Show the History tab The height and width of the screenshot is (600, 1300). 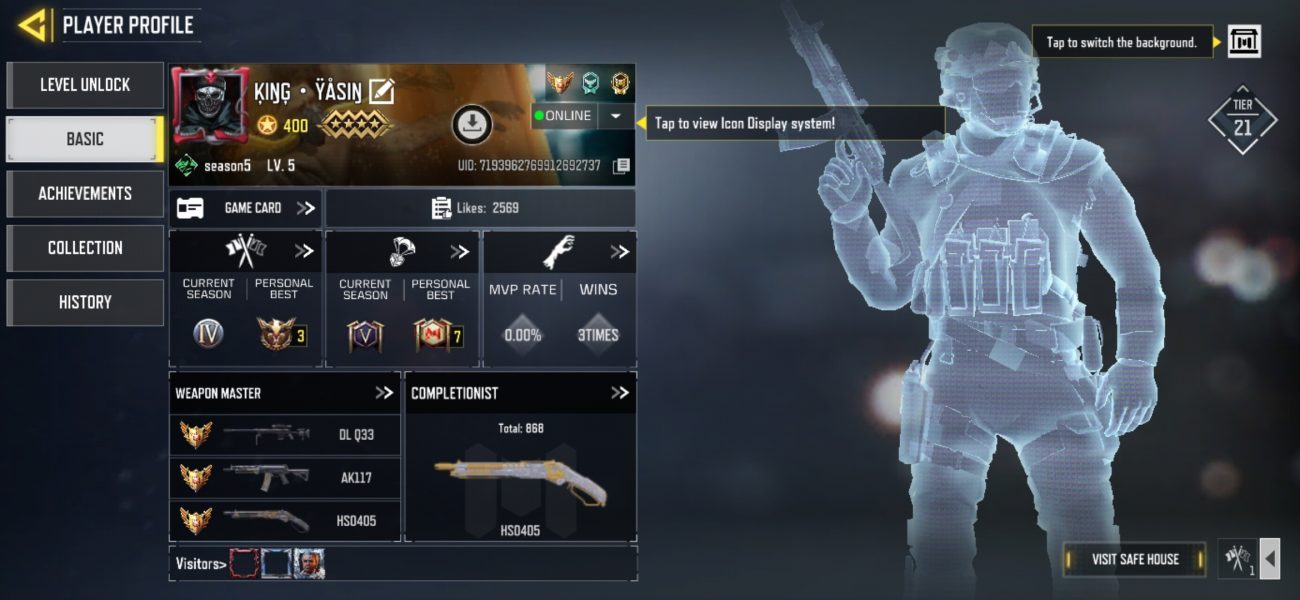85,302
